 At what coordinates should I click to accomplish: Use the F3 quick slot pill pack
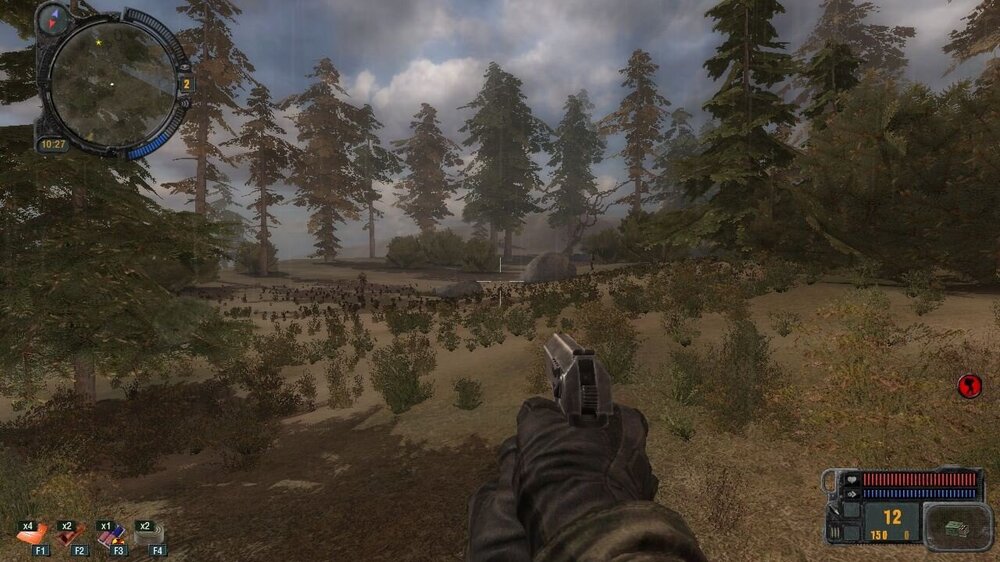pyautogui.click(x=111, y=537)
